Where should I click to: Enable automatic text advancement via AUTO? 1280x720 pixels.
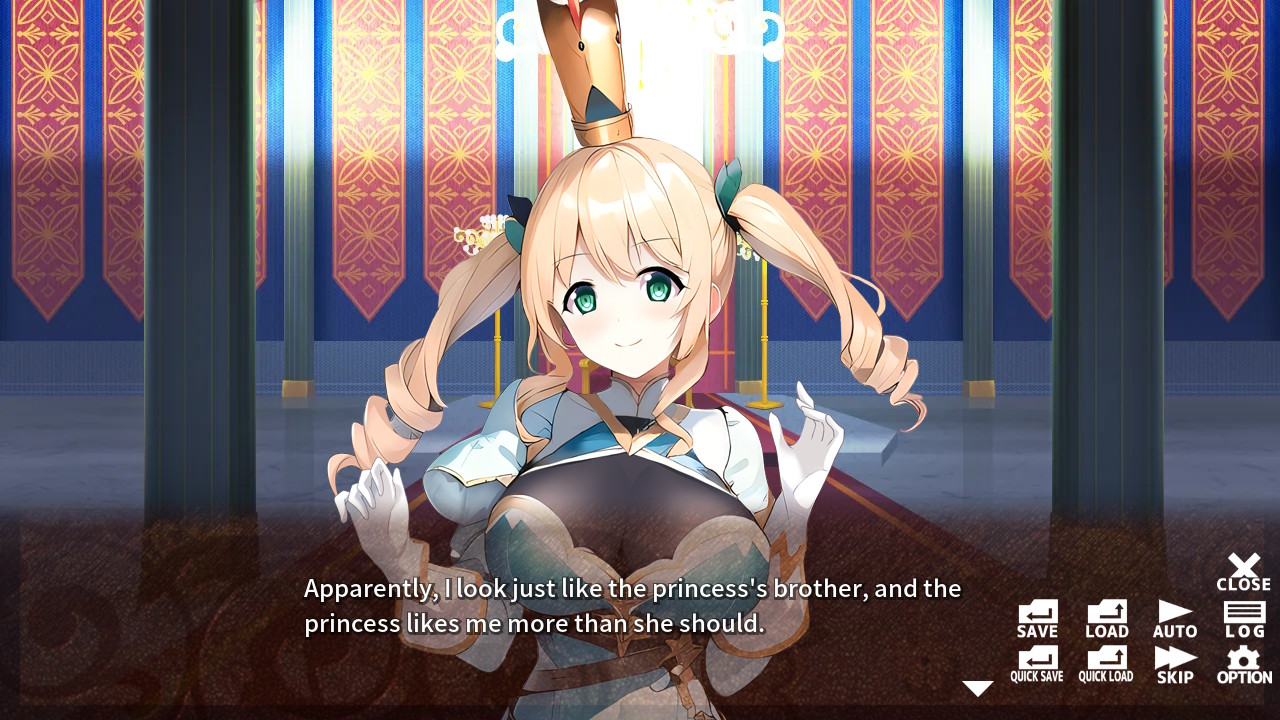[x=1174, y=618]
